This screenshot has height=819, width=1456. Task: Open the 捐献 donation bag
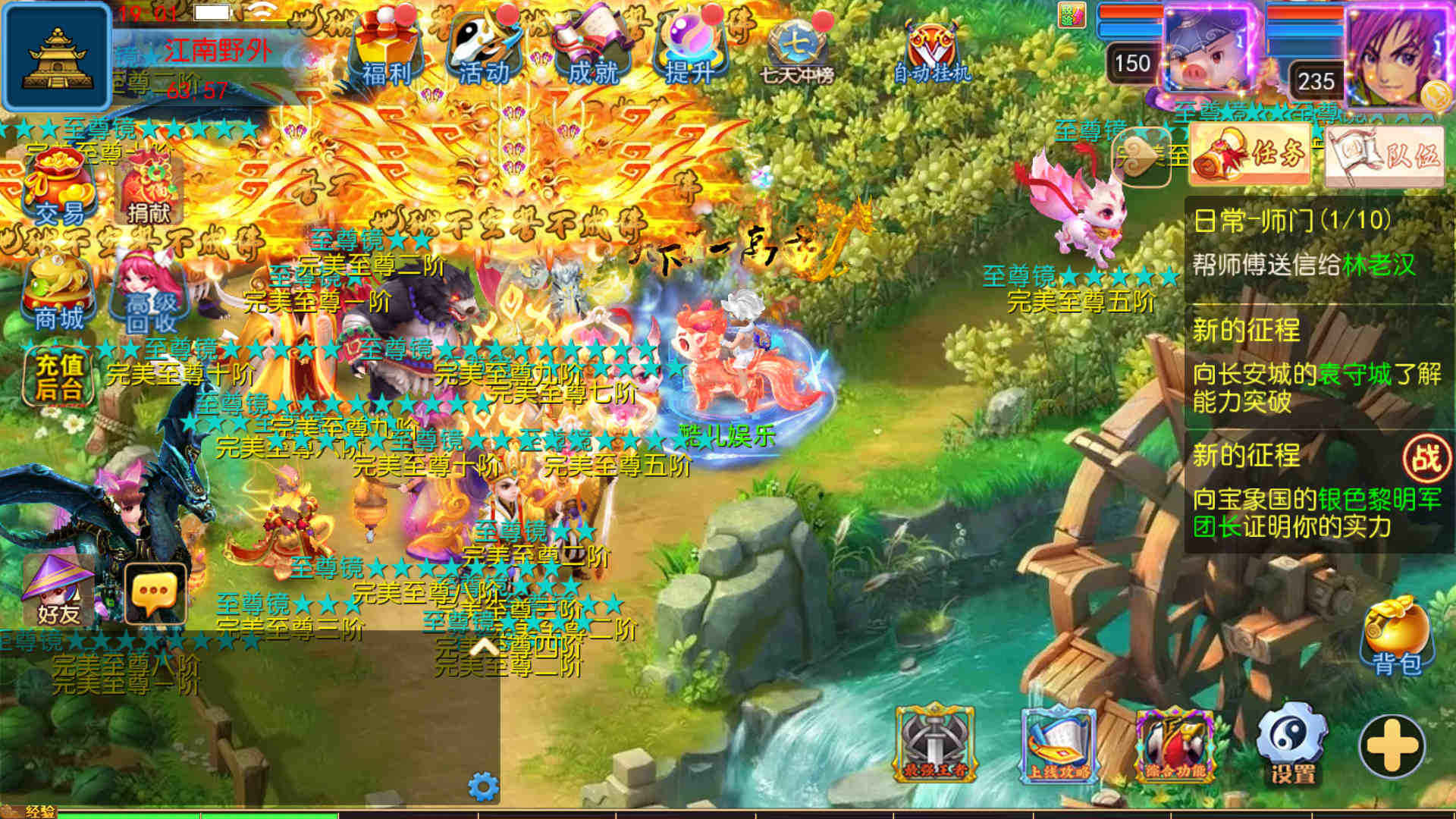[149, 190]
